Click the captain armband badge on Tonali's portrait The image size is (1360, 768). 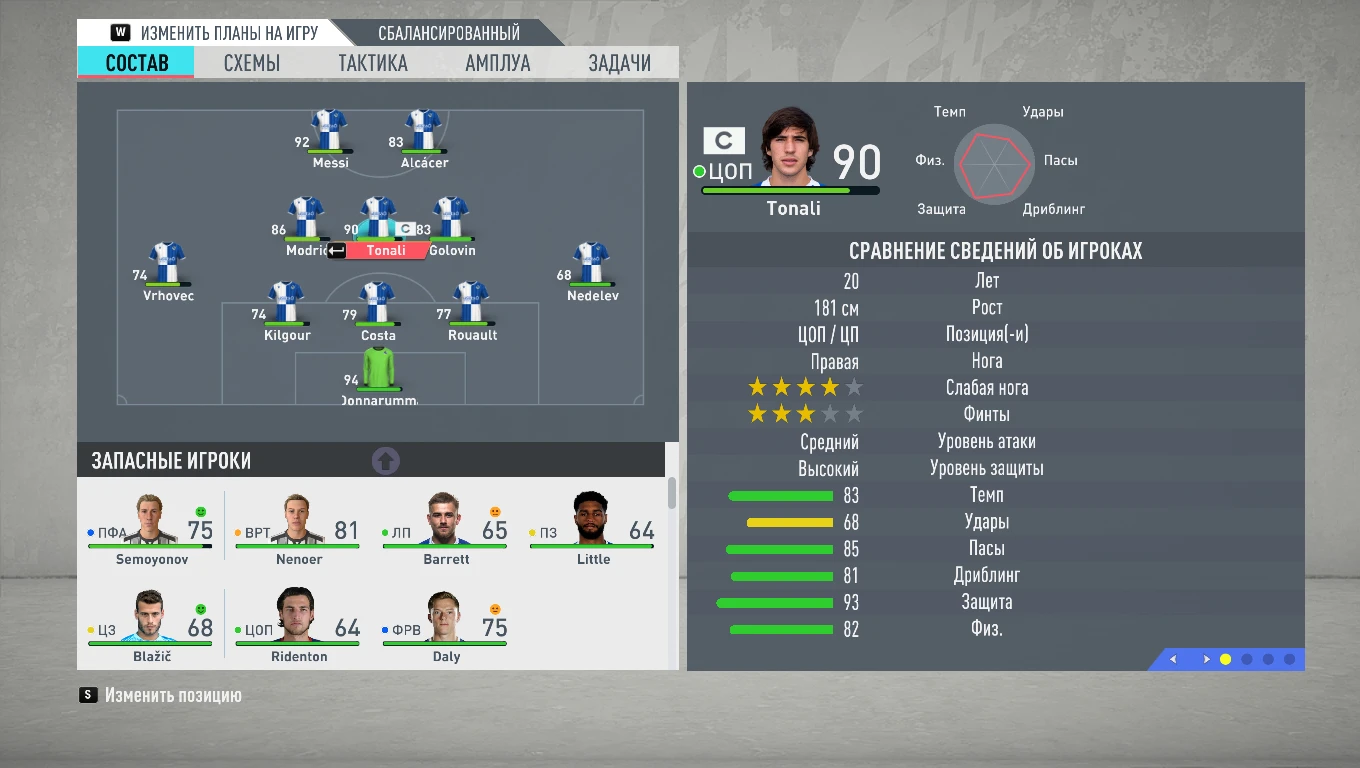(723, 140)
